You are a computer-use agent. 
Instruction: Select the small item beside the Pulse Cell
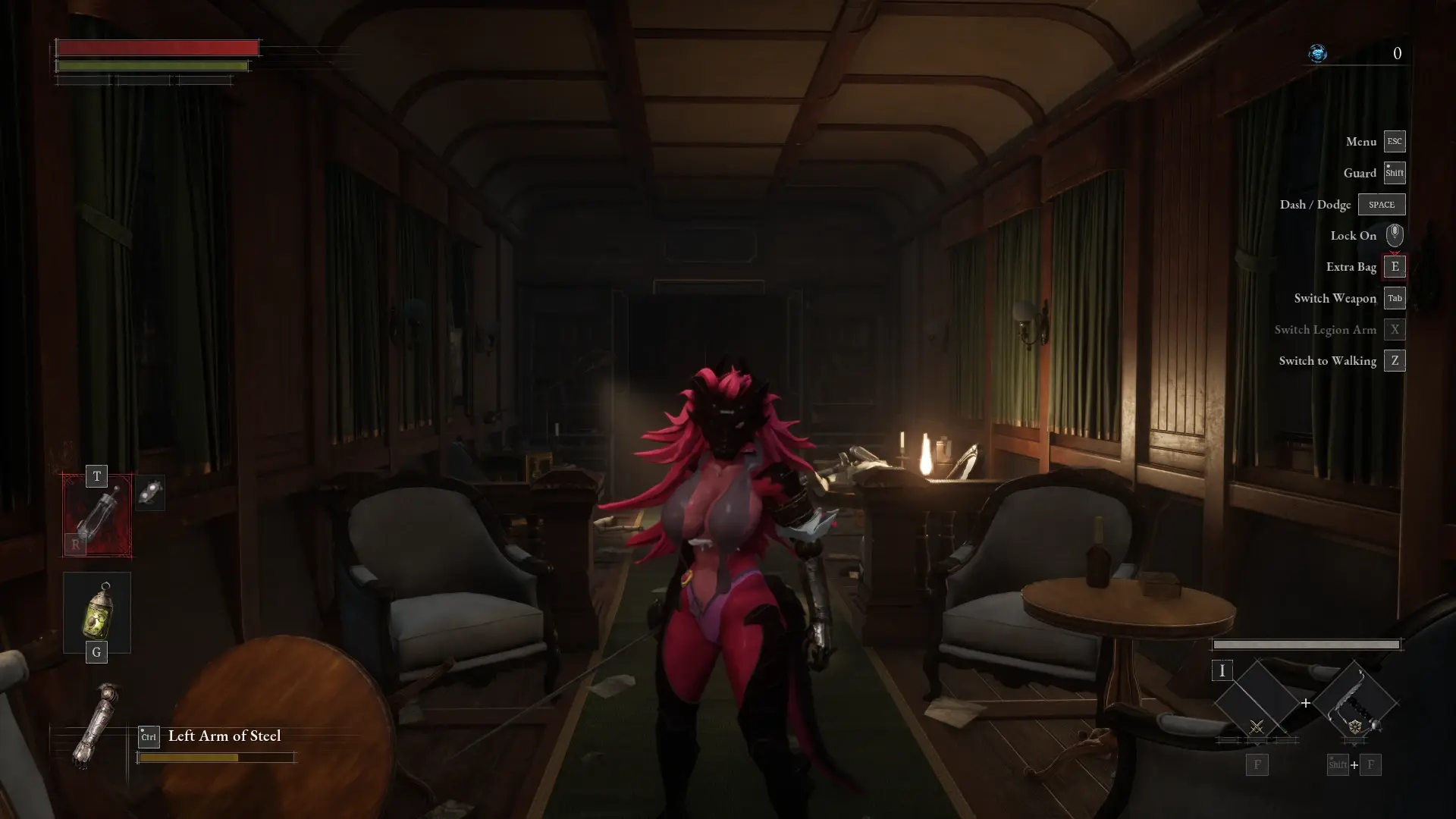pyautogui.click(x=150, y=493)
